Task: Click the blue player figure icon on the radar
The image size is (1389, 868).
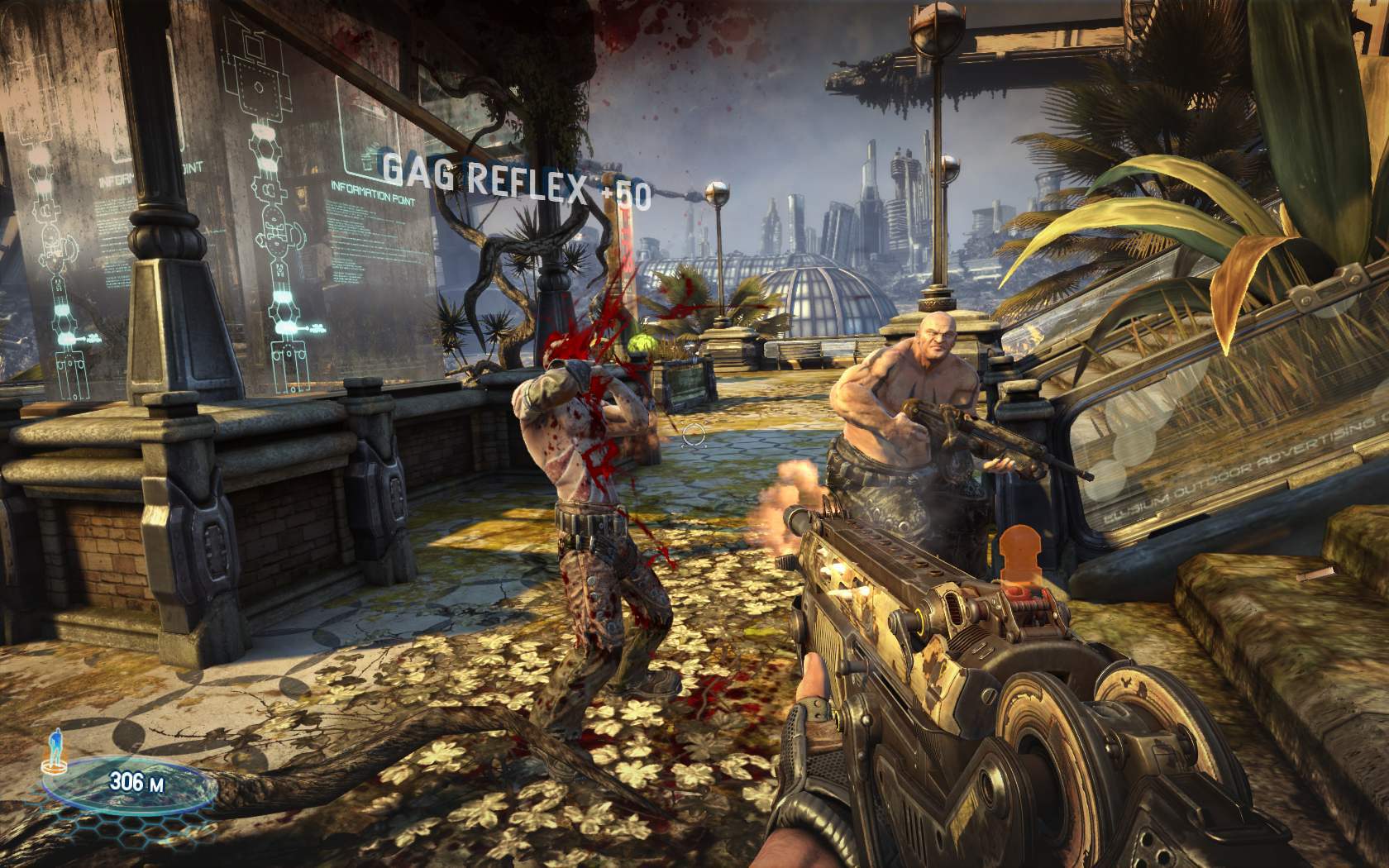Action: tap(55, 746)
